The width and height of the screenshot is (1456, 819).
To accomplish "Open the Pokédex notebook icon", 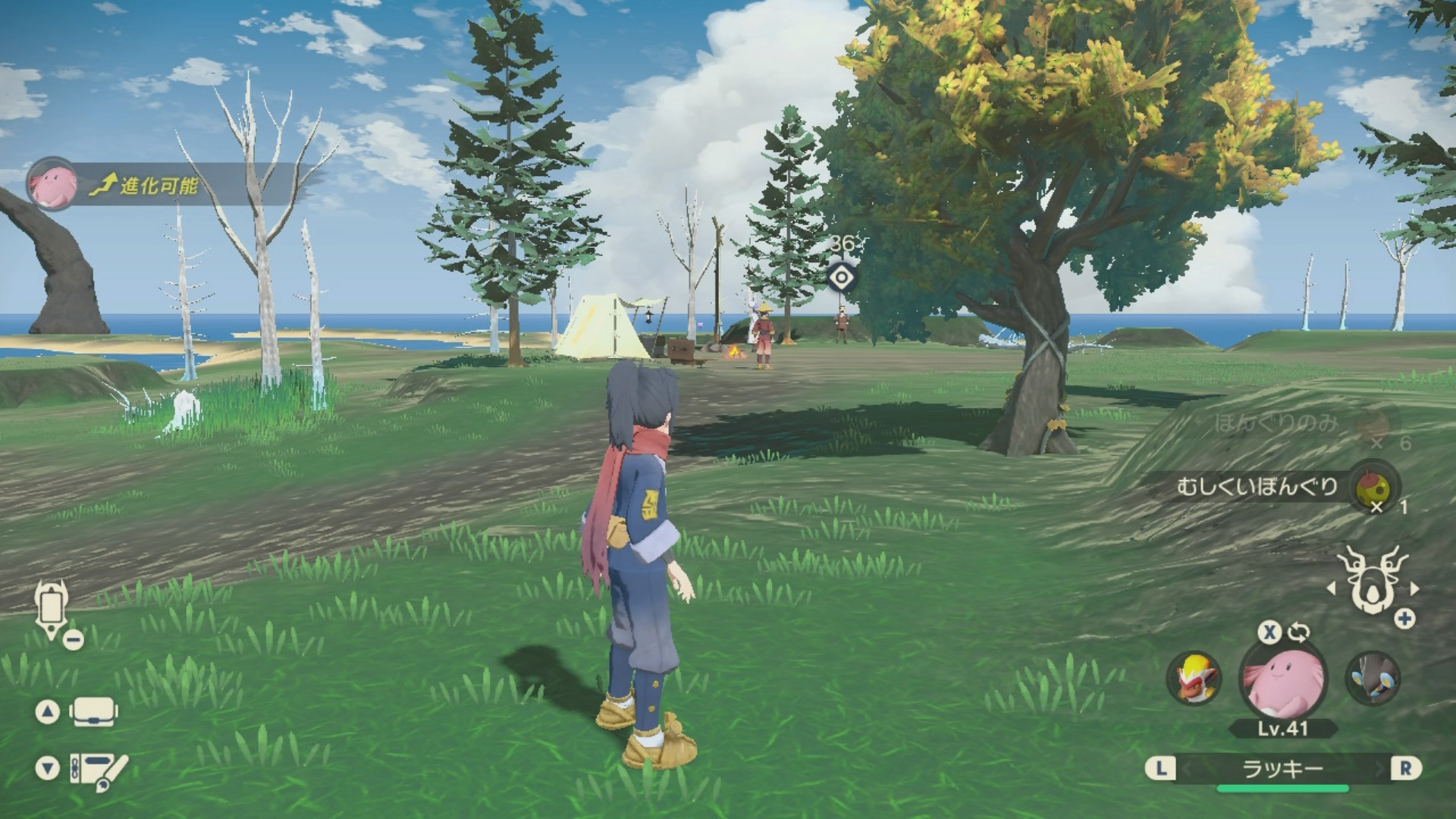I will pyautogui.click(x=97, y=769).
